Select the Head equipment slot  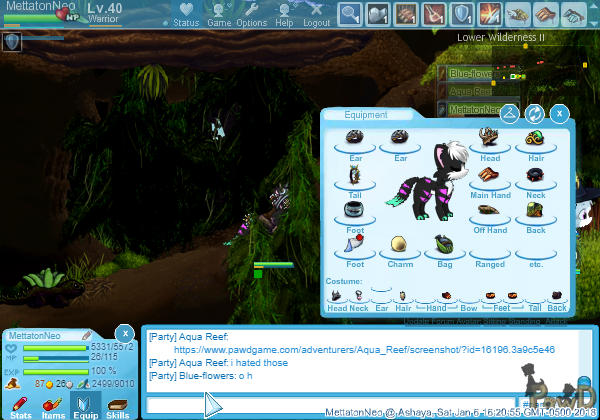pyautogui.click(x=490, y=138)
